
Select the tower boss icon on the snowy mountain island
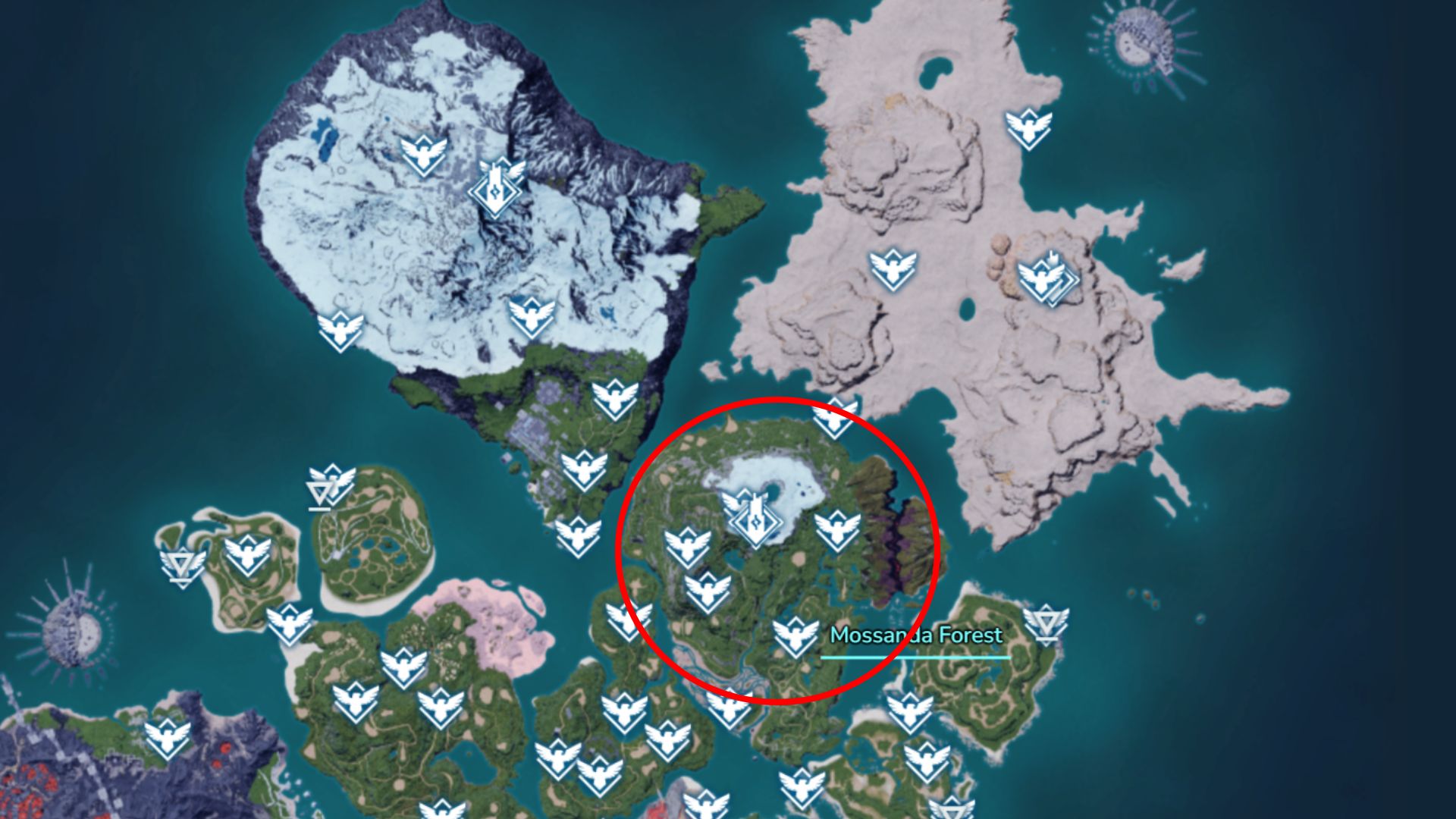point(496,188)
